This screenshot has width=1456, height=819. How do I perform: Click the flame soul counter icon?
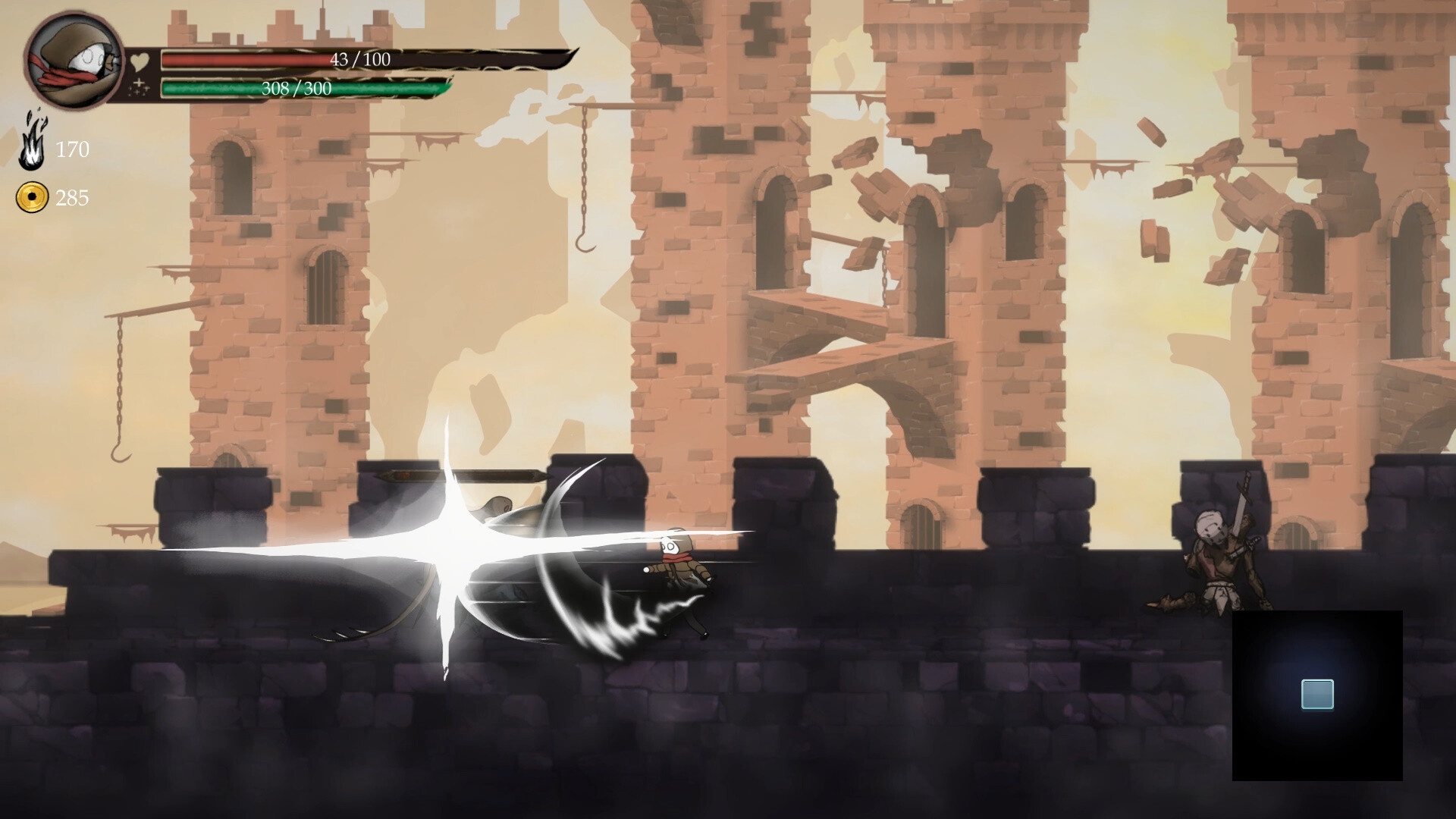[x=32, y=144]
